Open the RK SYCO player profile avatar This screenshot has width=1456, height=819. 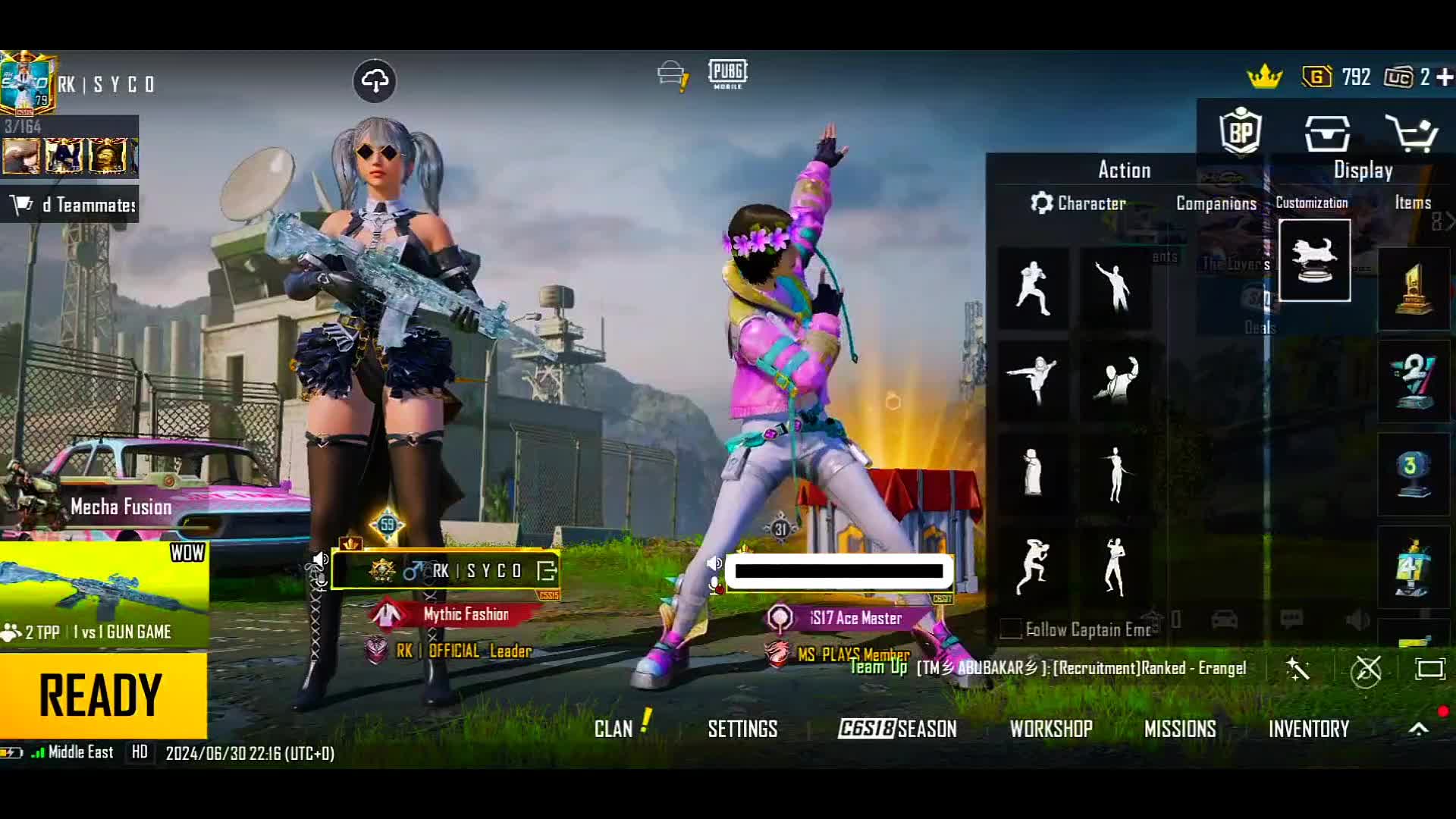pyautogui.click(x=27, y=83)
